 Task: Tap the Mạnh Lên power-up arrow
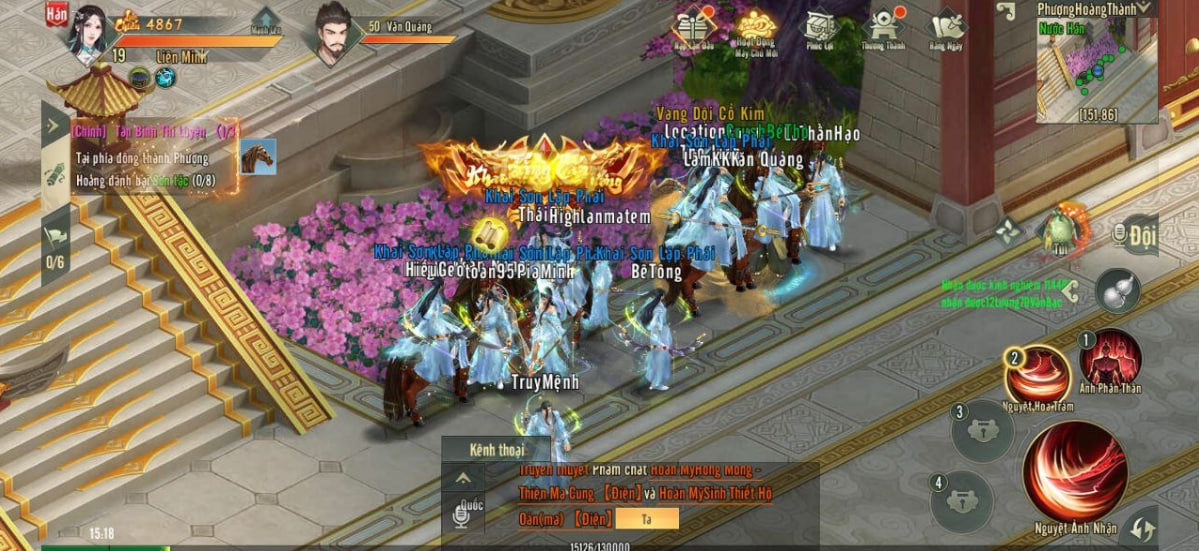[x=265, y=23]
